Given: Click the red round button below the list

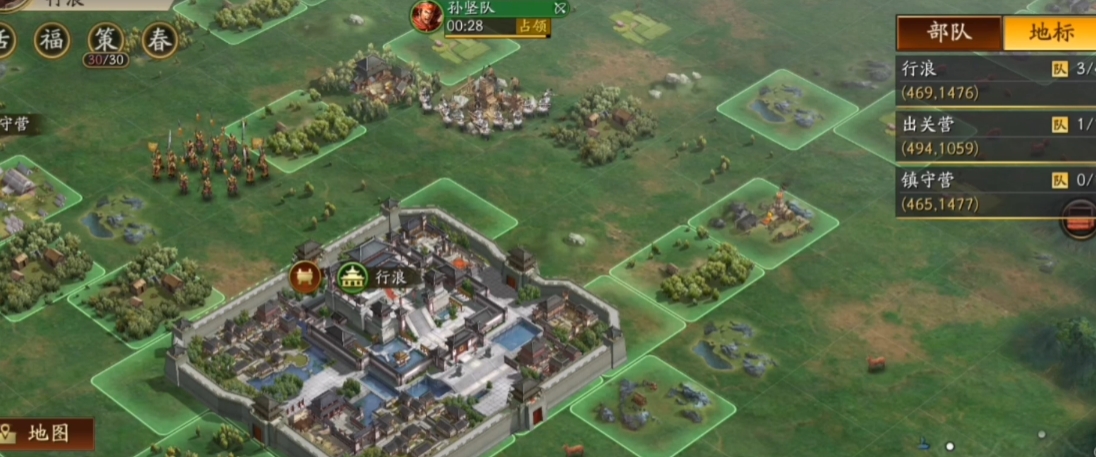Looking at the screenshot, I should coord(1080,217).
